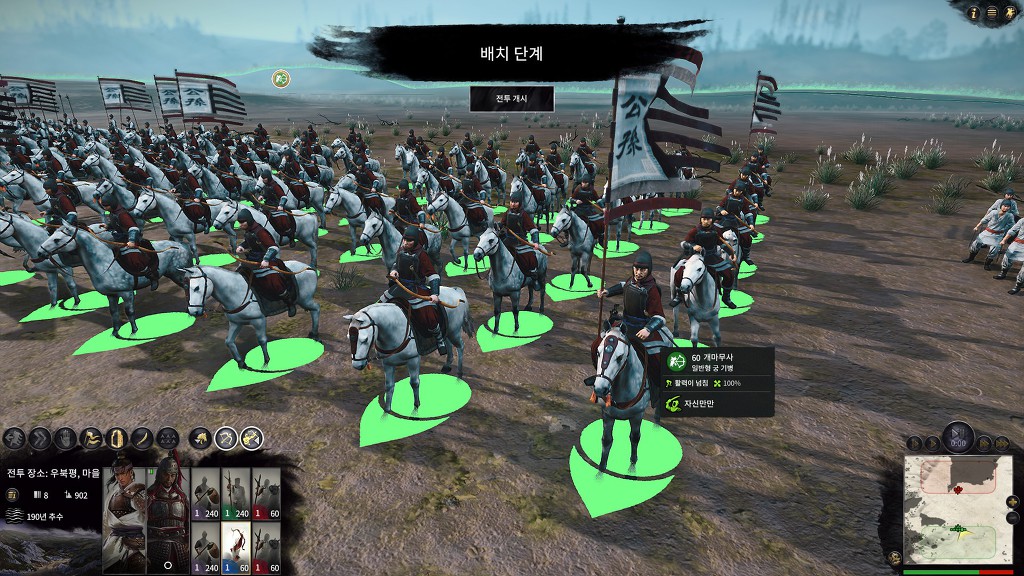This screenshot has width=1024, height=576.
Task: Click the 전투 개시 start battle button
Action: [511, 99]
